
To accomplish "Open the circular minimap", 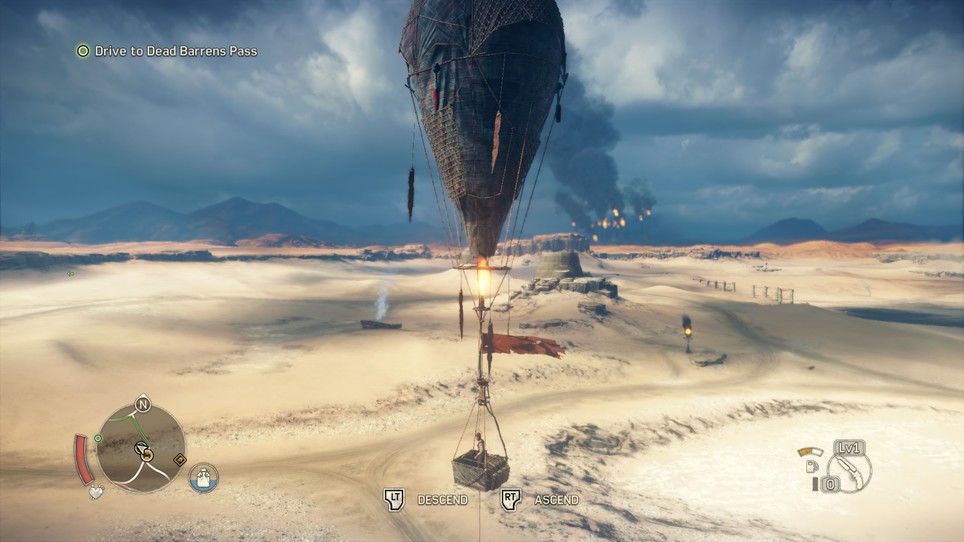I will (141, 447).
